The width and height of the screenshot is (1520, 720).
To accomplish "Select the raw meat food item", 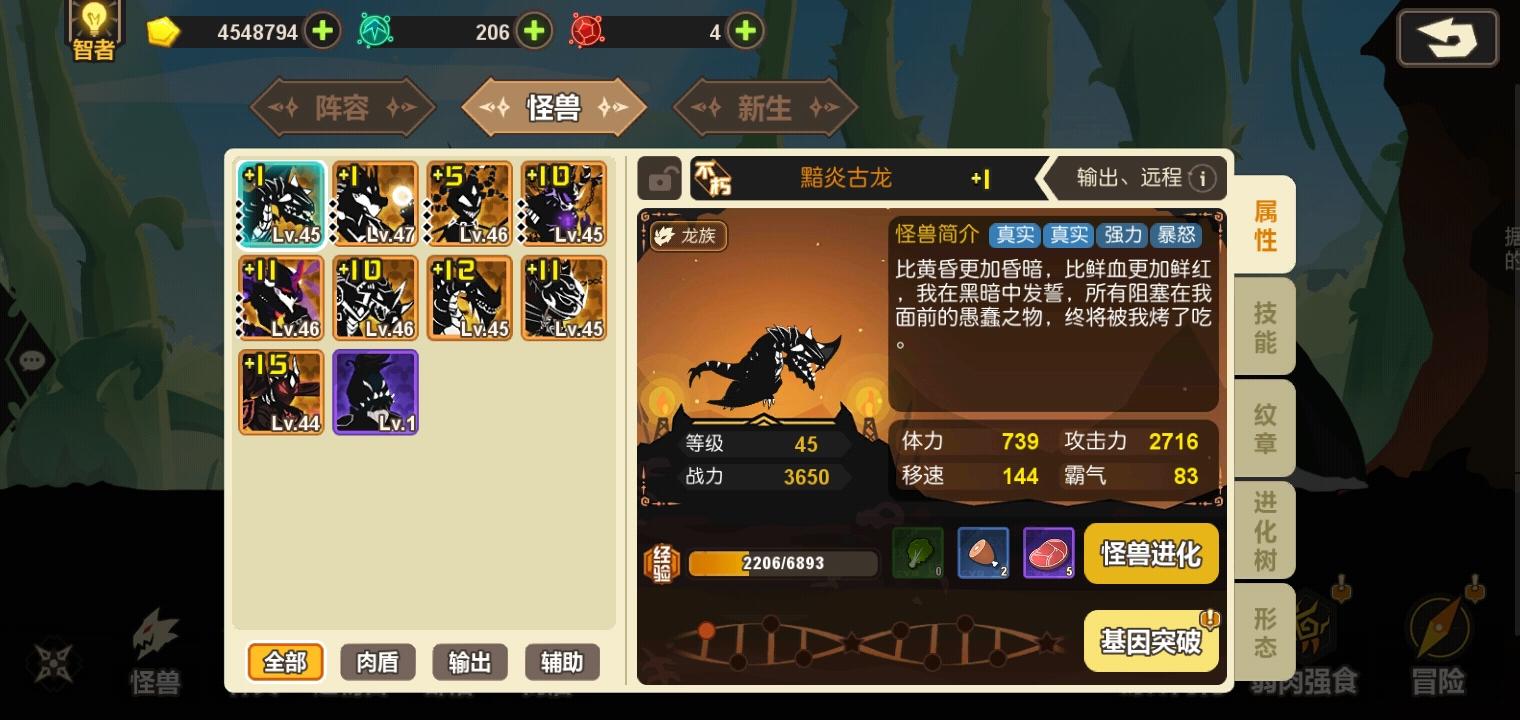I will coord(983,553).
